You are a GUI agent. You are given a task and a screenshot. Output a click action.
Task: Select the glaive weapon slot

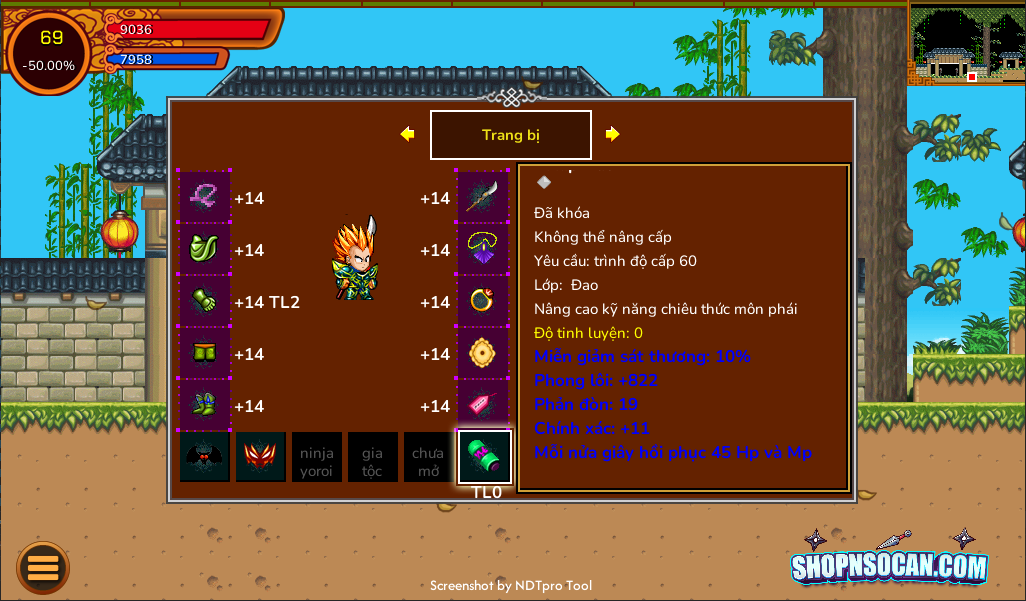tap(483, 198)
